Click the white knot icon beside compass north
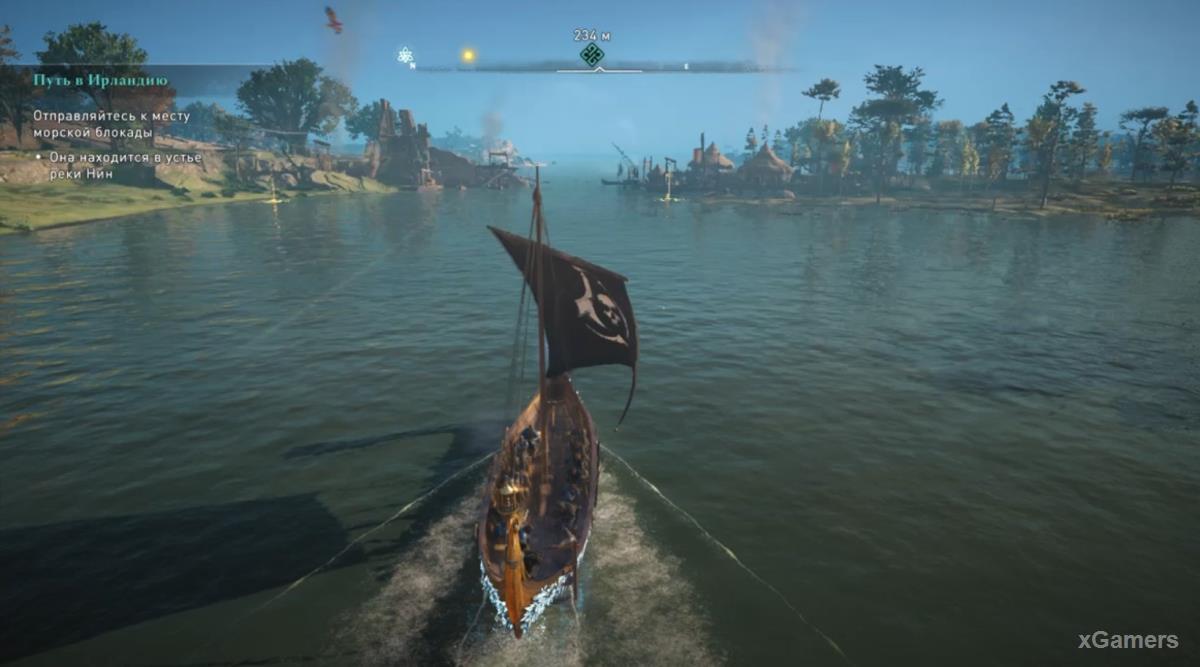 point(405,55)
